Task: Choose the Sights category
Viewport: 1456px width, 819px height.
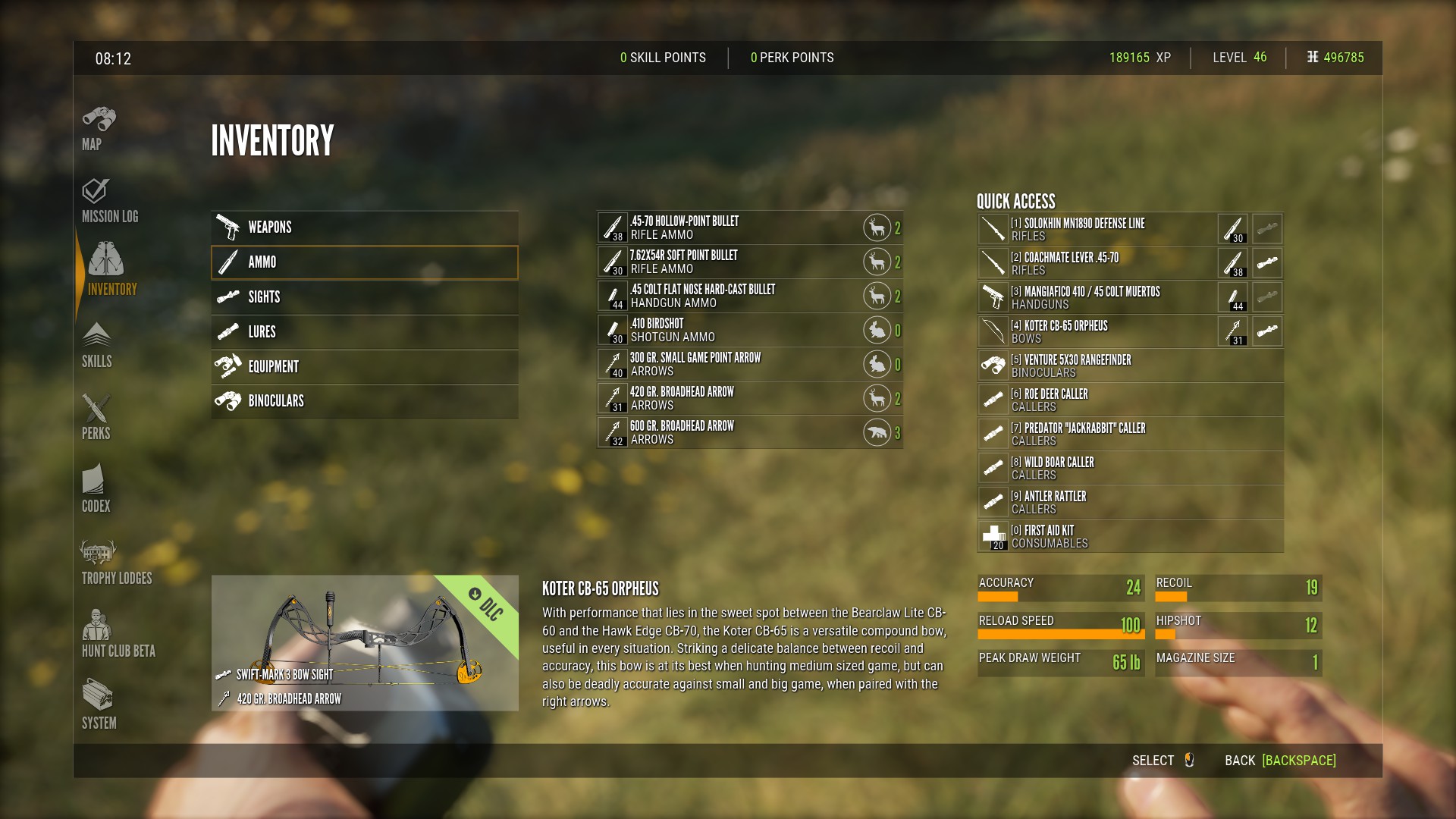Action: (x=364, y=297)
